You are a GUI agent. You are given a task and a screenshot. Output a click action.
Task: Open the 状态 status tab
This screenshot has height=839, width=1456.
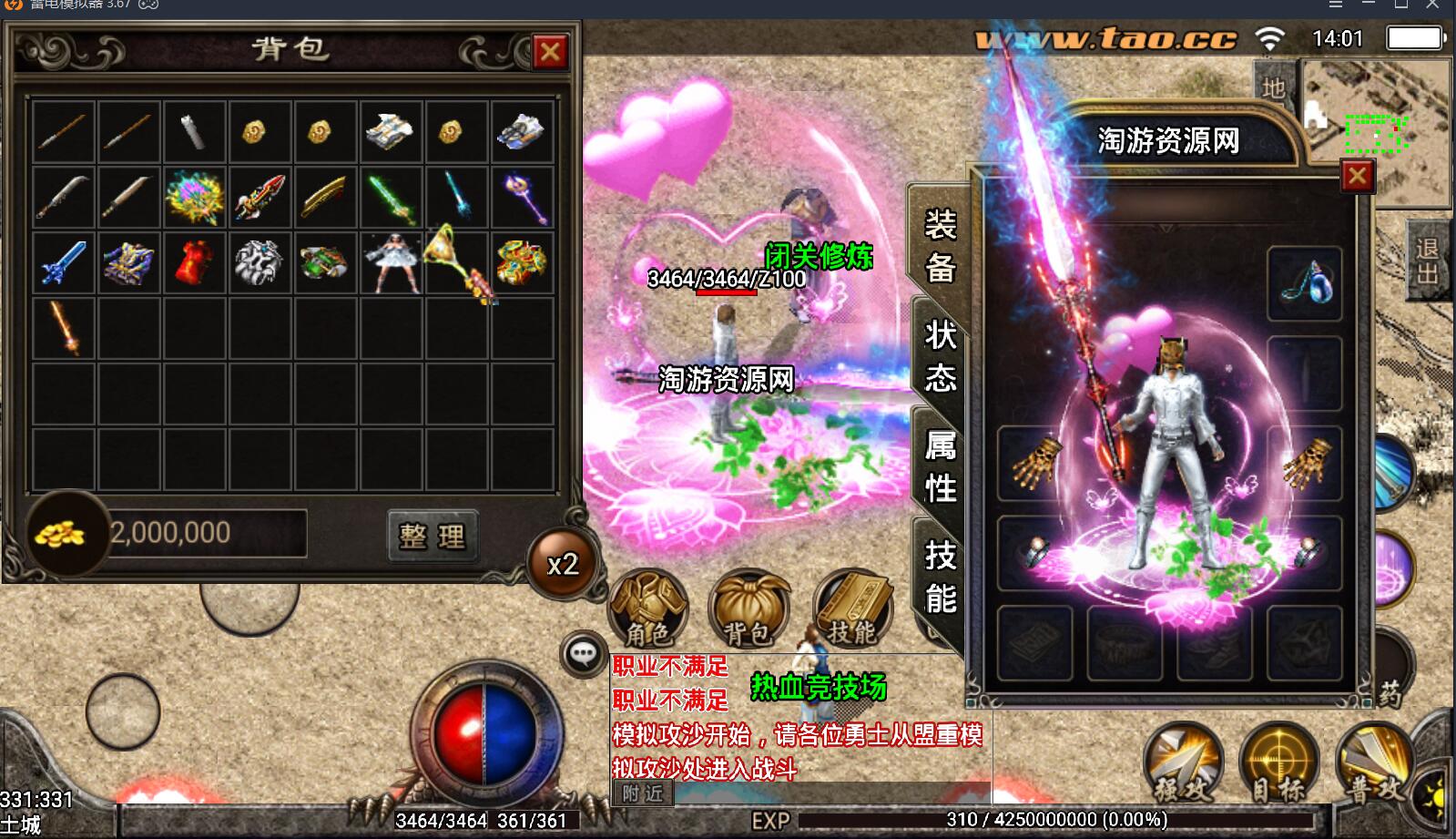click(940, 355)
